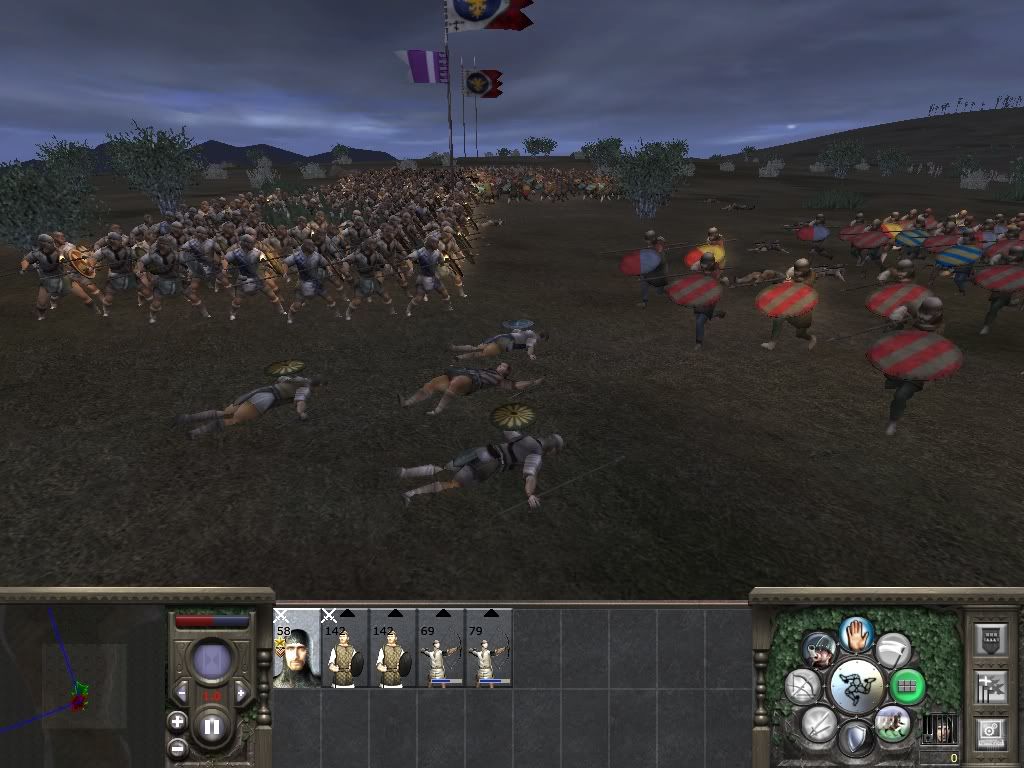
Task: Increase the battle speed with the arrow plus
Action: click(241, 694)
